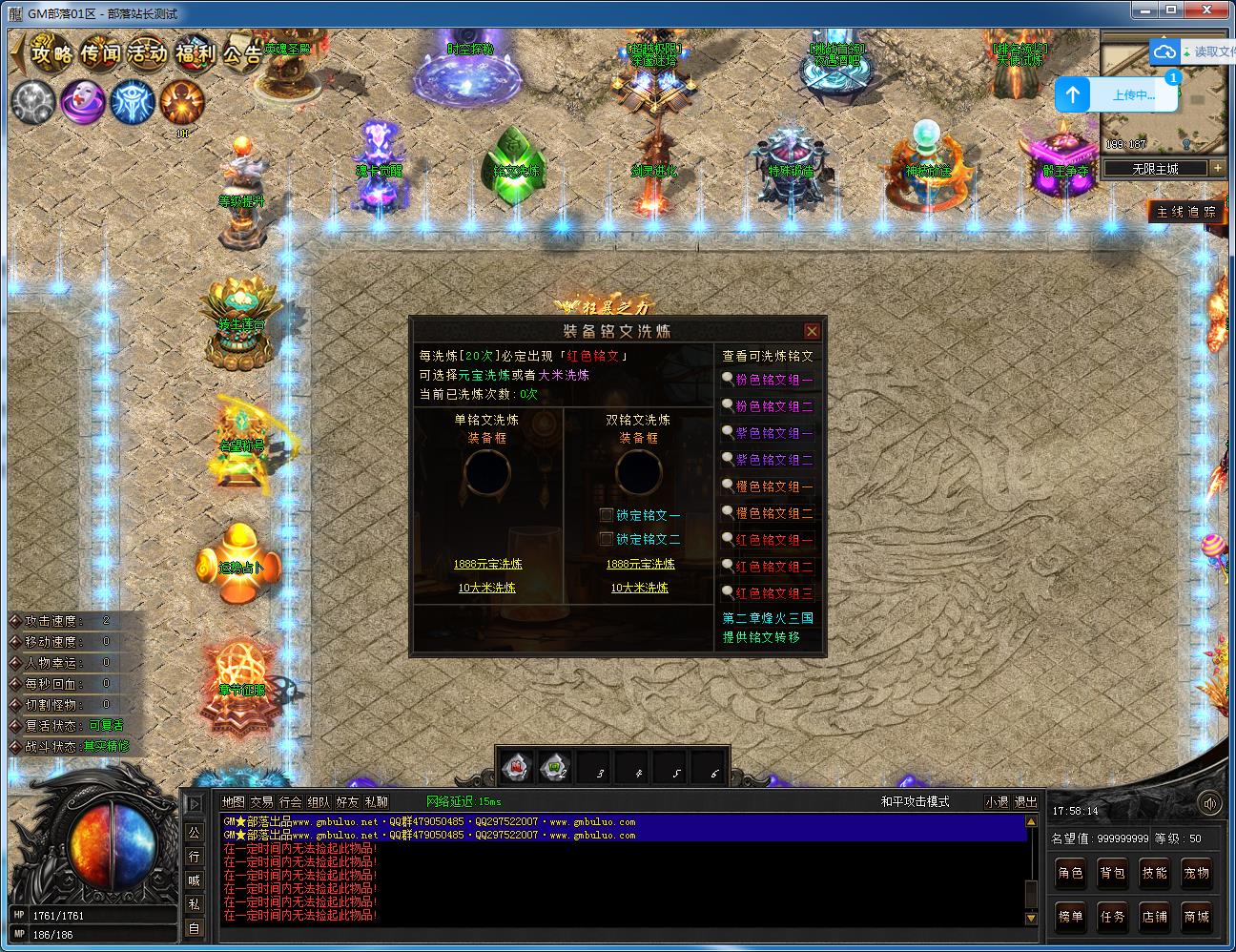View the 粉色铭文组一 inscription list
Image resolution: width=1236 pixels, height=952 pixels.
773,380
